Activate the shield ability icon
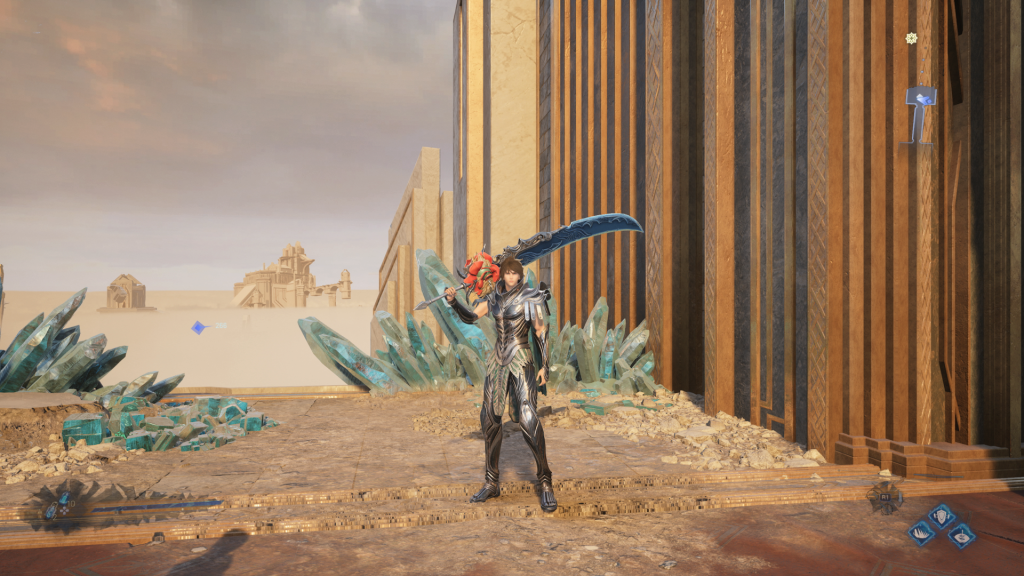This screenshot has height=576, width=1024. click(941, 515)
